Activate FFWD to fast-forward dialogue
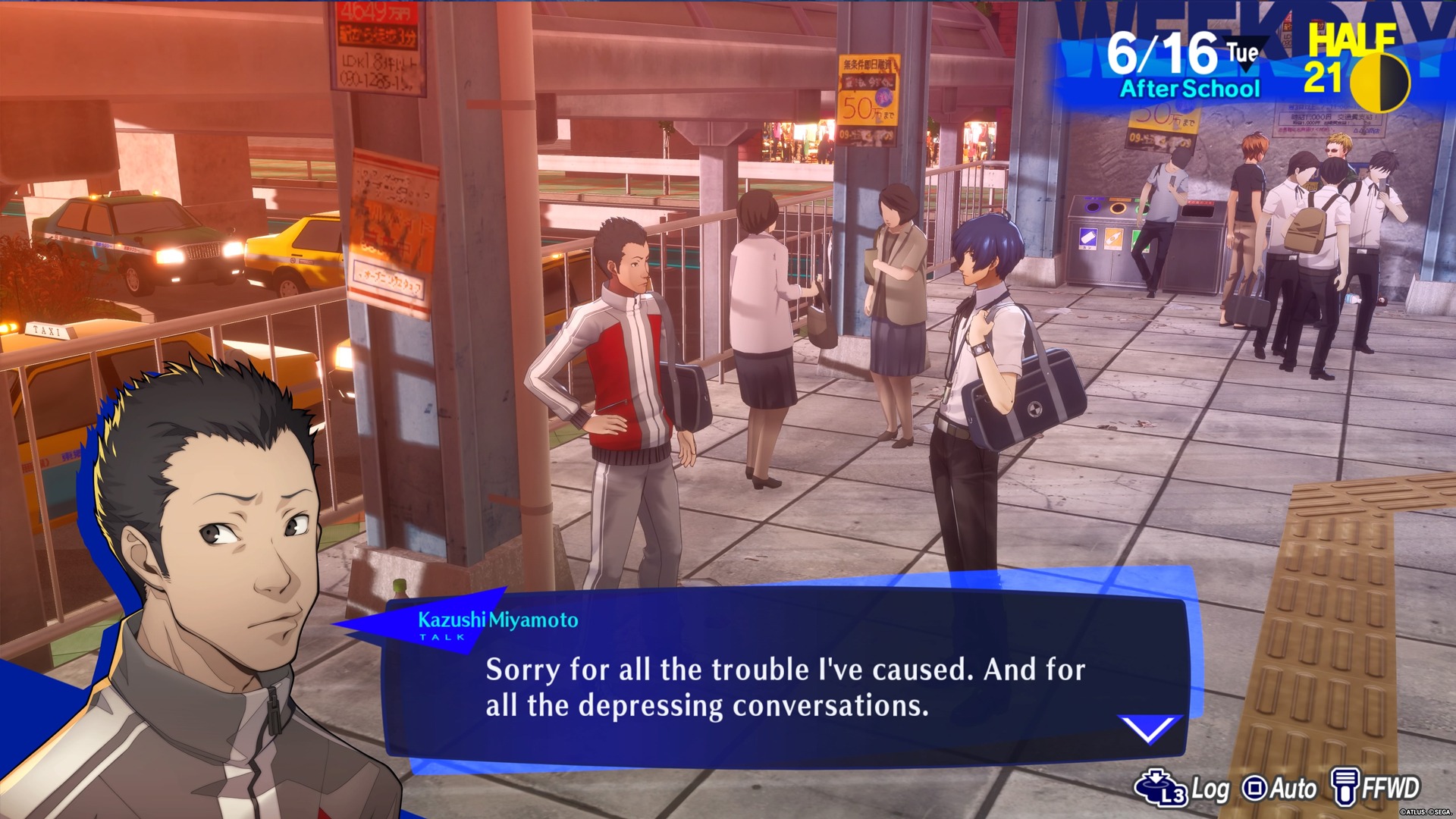The image size is (1456, 819). coord(1376,788)
